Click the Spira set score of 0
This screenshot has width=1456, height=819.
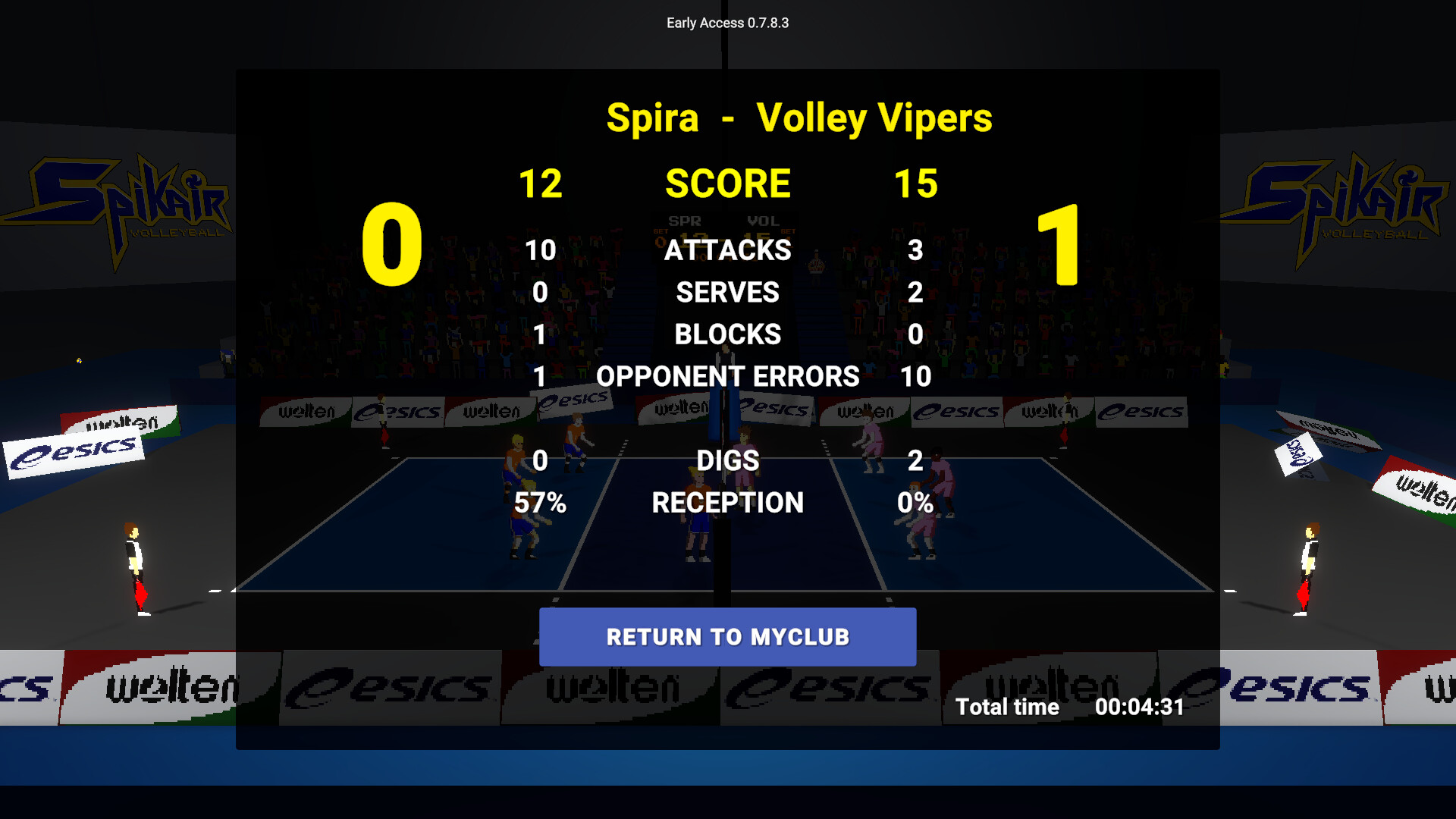393,243
